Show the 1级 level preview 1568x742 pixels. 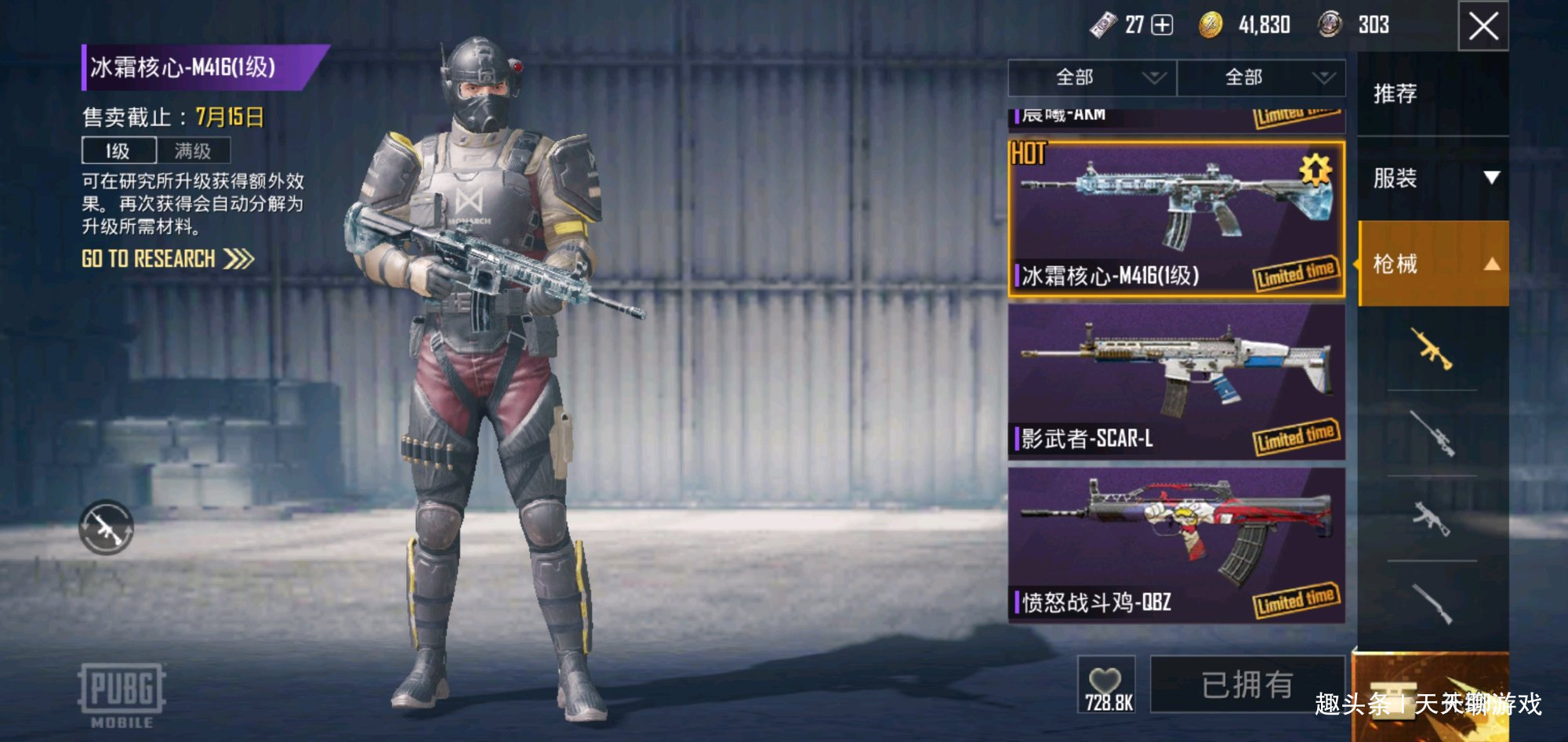118,150
